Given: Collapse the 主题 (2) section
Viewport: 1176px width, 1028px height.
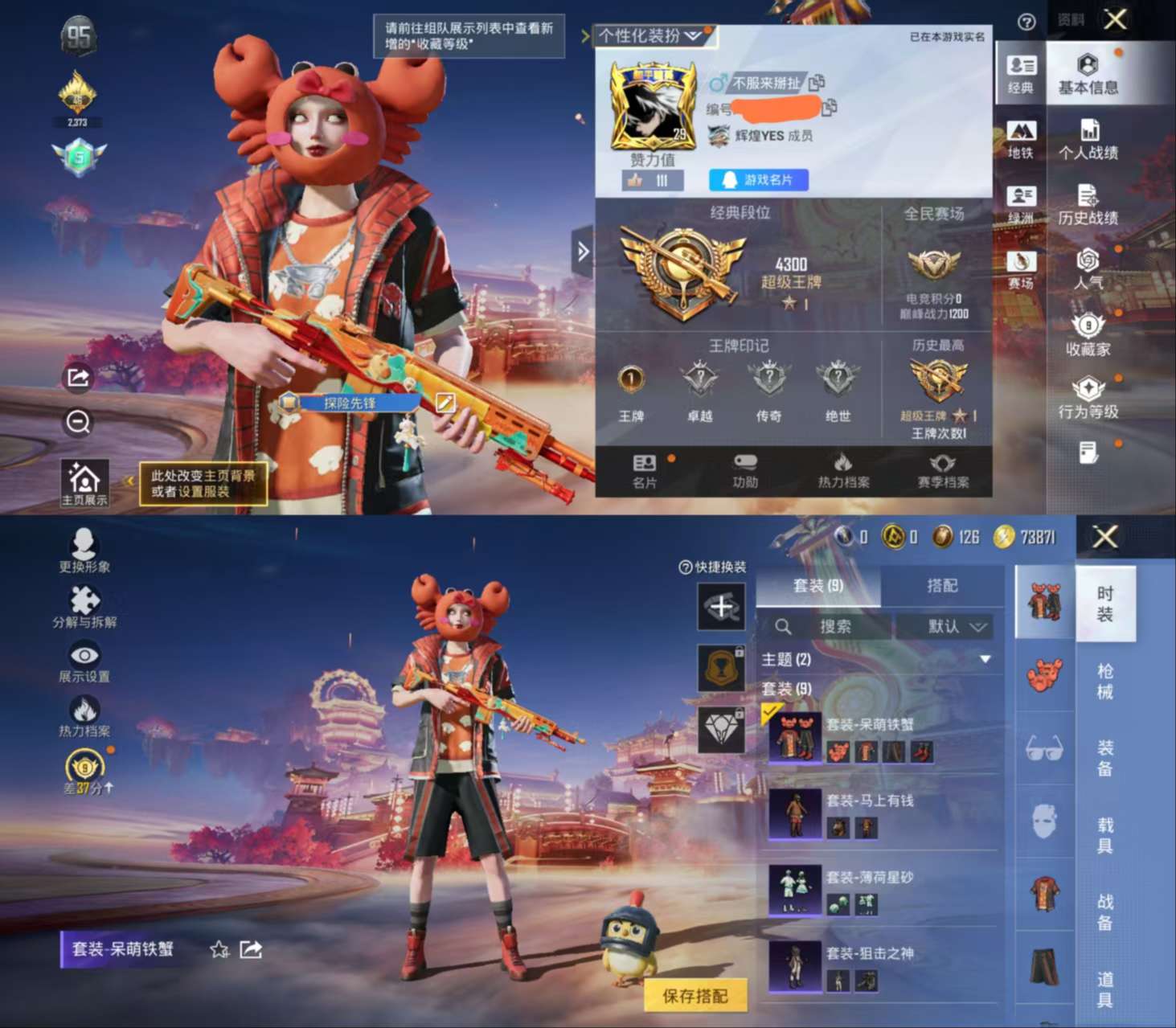Looking at the screenshot, I should pyautogui.click(x=984, y=658).
